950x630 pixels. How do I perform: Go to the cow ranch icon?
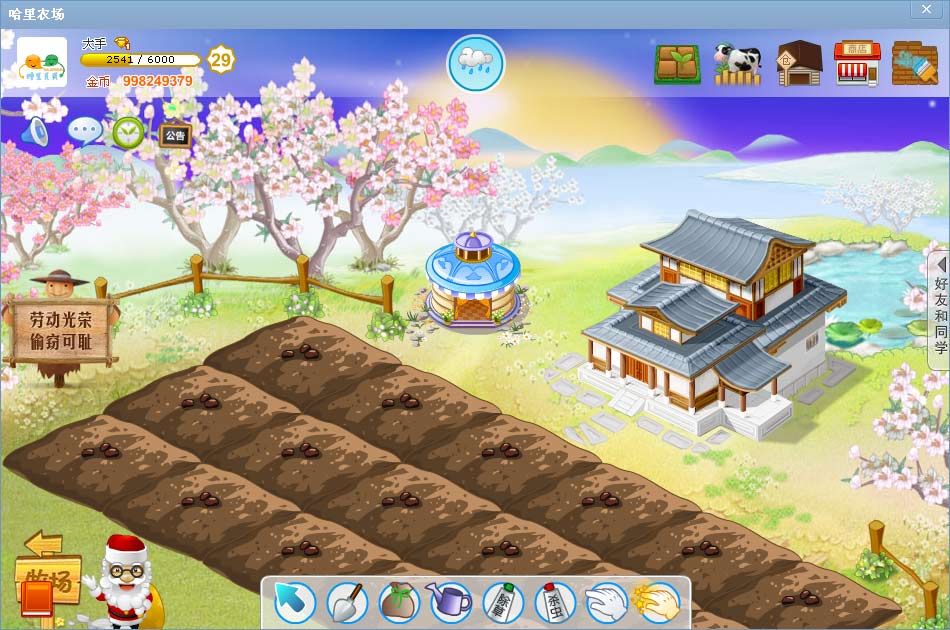tap(737, 64)
